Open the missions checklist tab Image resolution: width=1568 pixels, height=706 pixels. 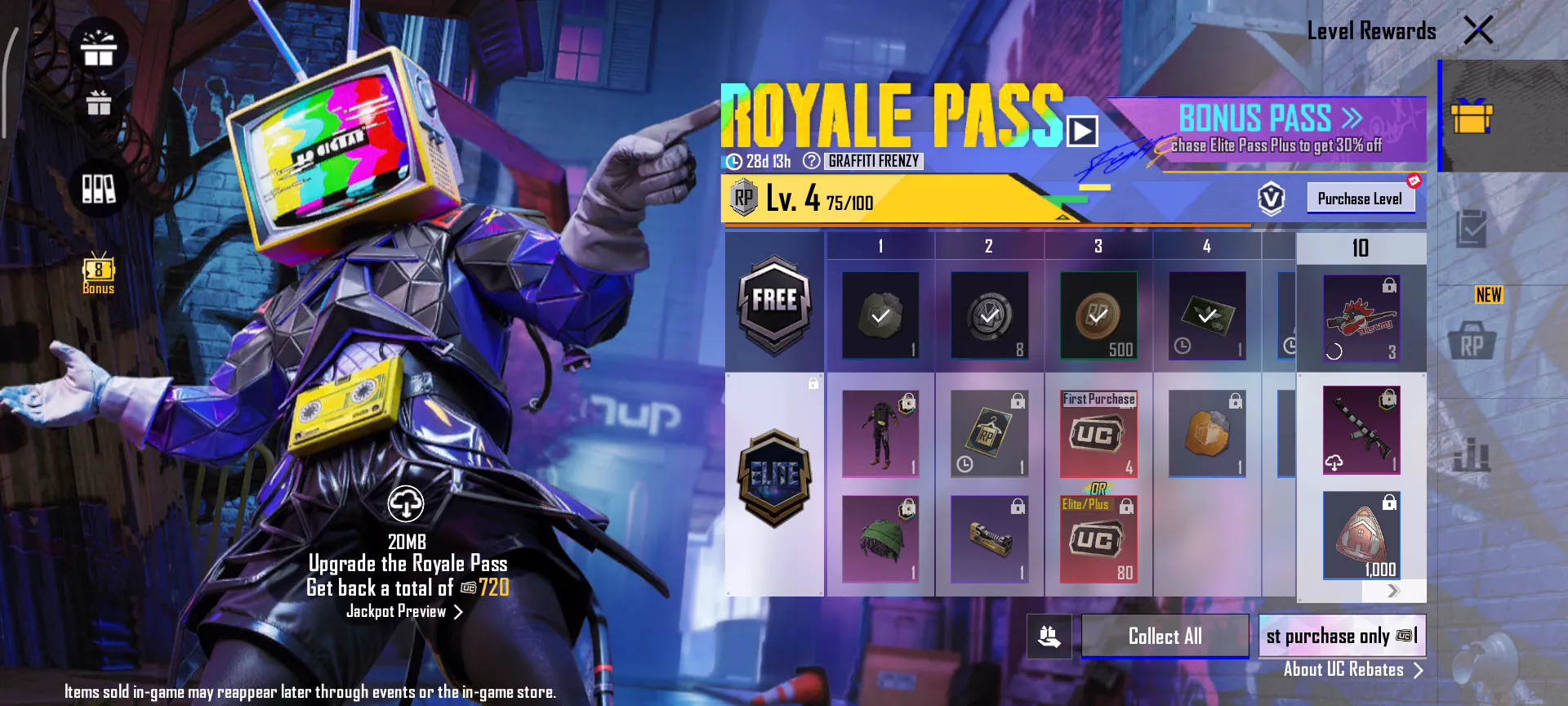click(x=1472, y=229)
